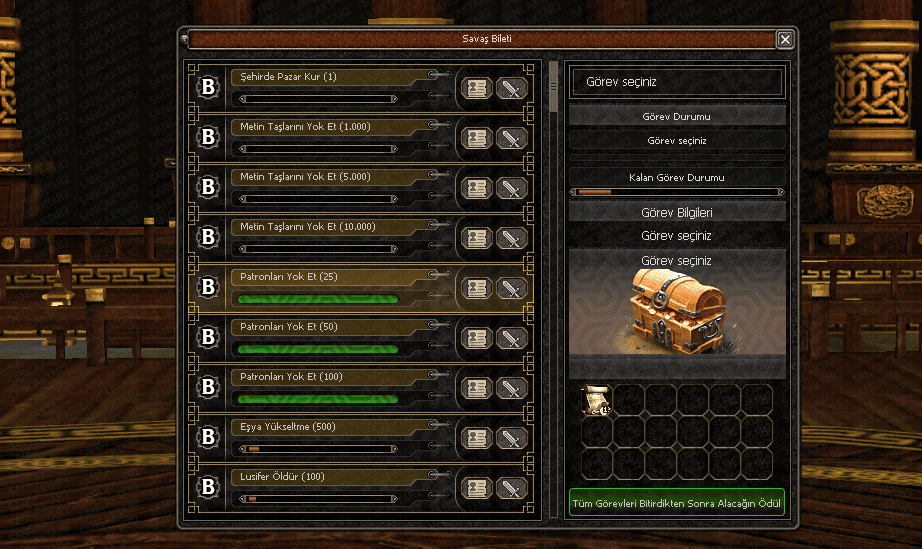Click the sword button for Metin Taşlarını (10.000)
Viewport: 922px width, 549px height.
(x=512, y=238)
